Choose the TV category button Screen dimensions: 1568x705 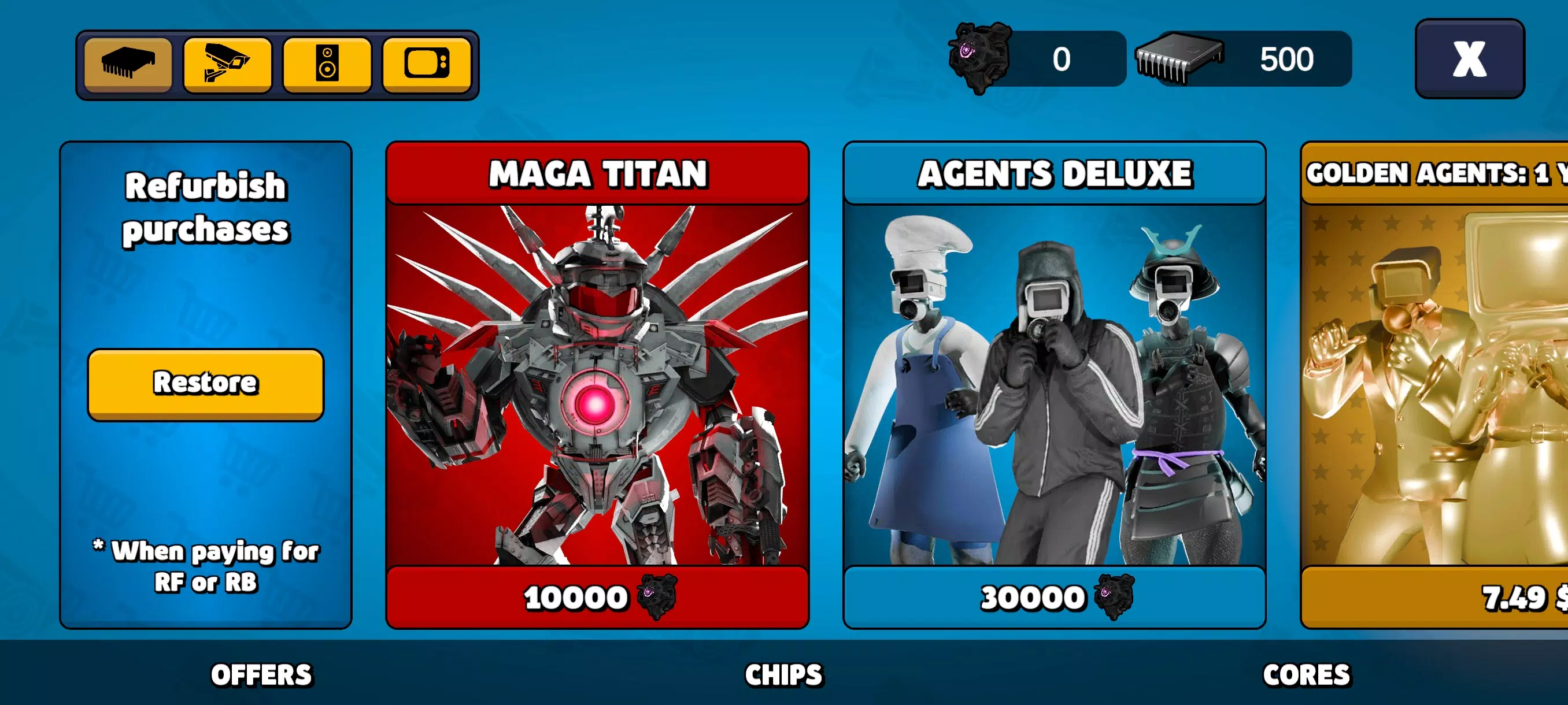pos(427,65)
